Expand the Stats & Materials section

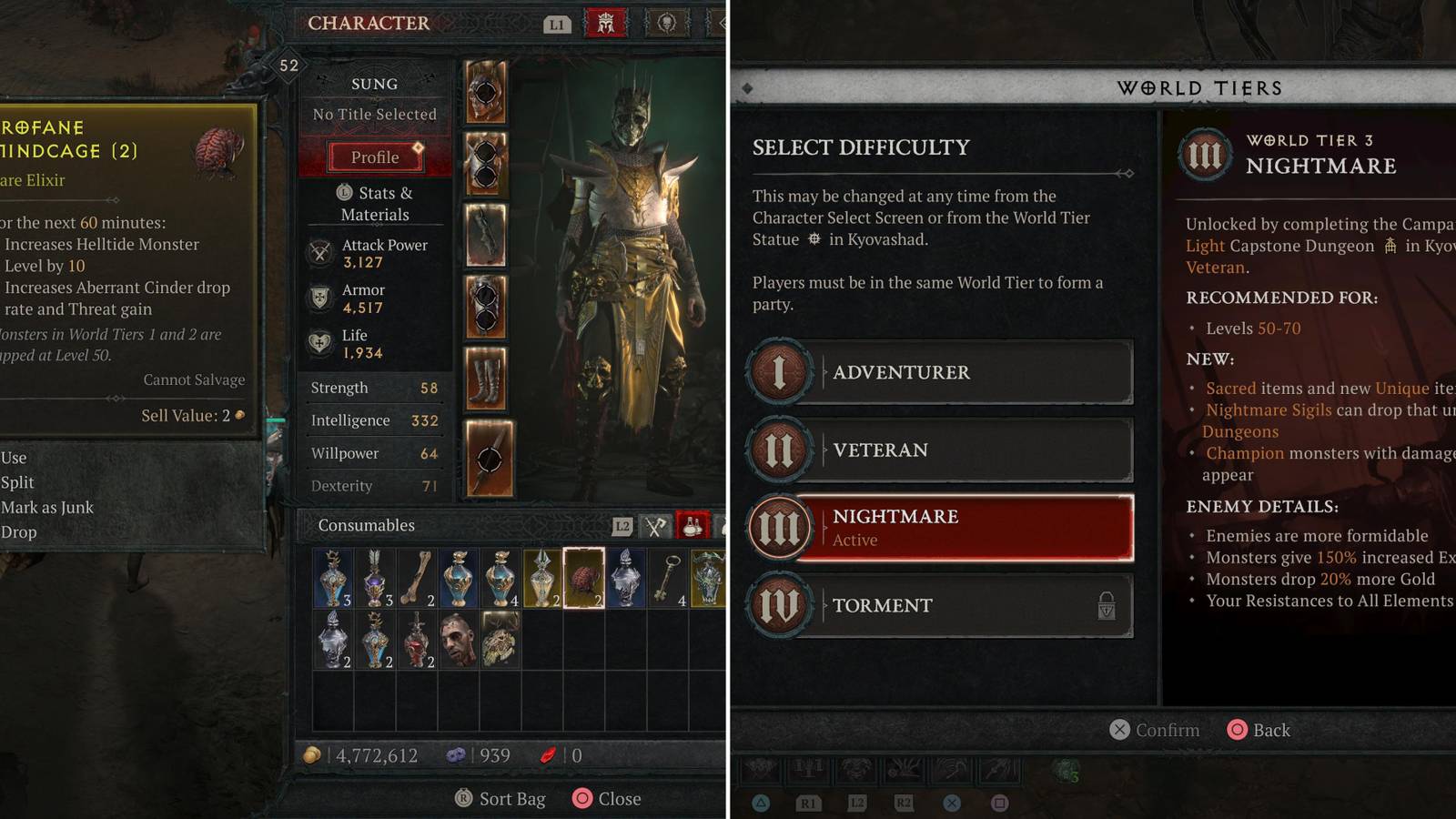[x=373, y=202]
